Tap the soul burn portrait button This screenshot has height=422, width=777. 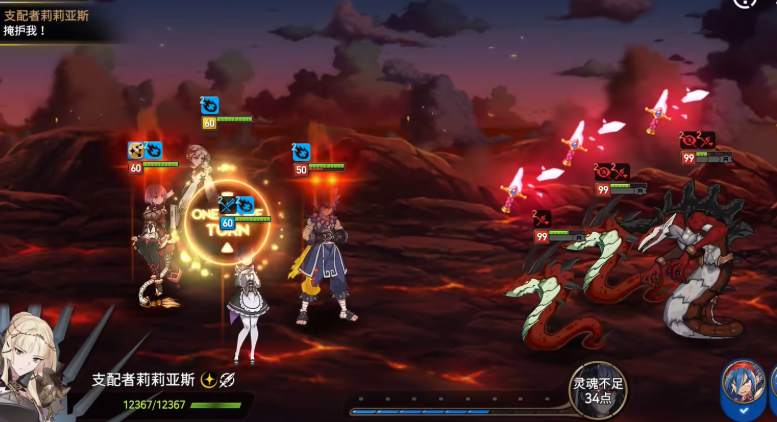pyautogui.click(x=598, y=387)
